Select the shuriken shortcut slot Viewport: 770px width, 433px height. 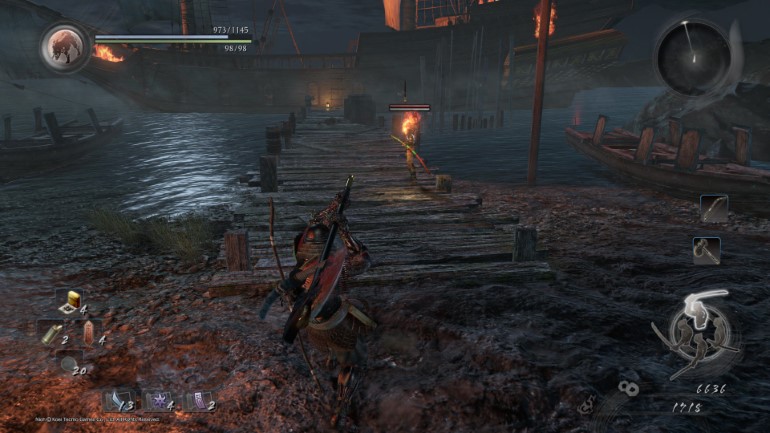(158, 400)
